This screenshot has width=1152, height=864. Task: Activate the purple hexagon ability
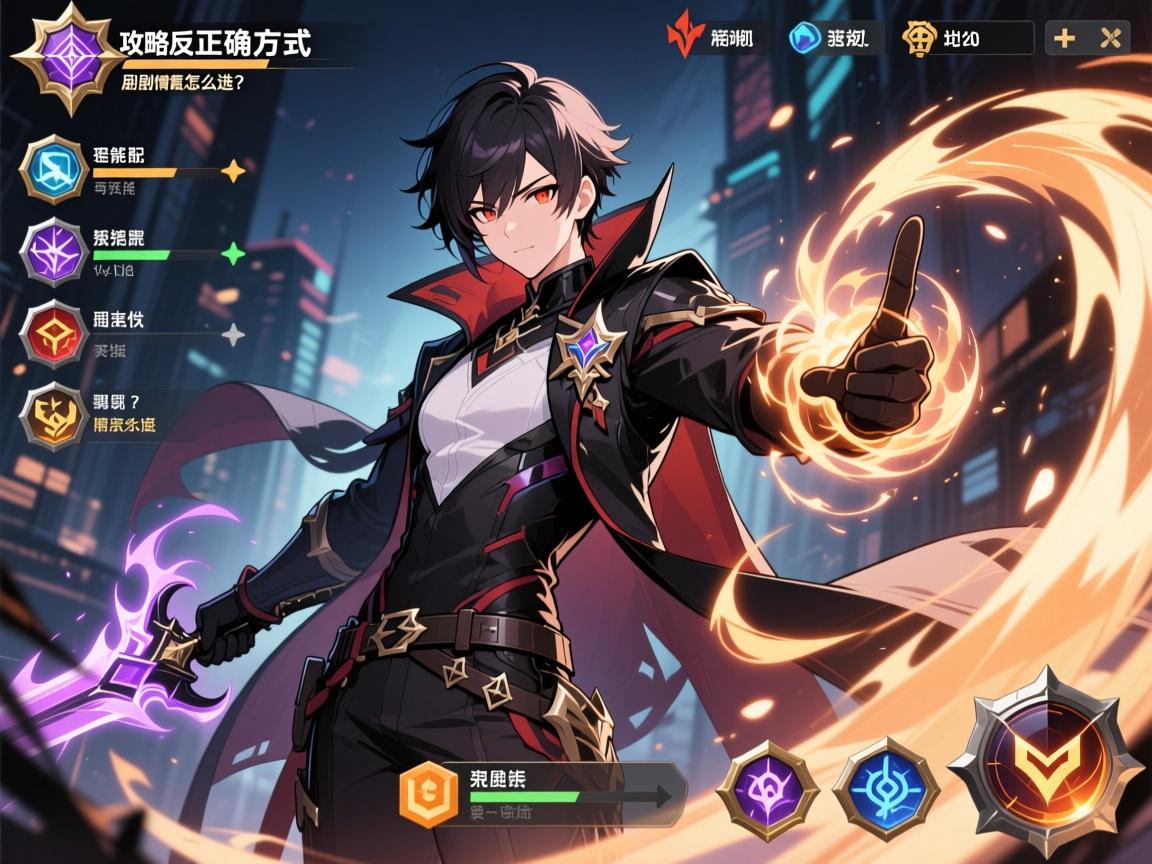pos(768,790)
